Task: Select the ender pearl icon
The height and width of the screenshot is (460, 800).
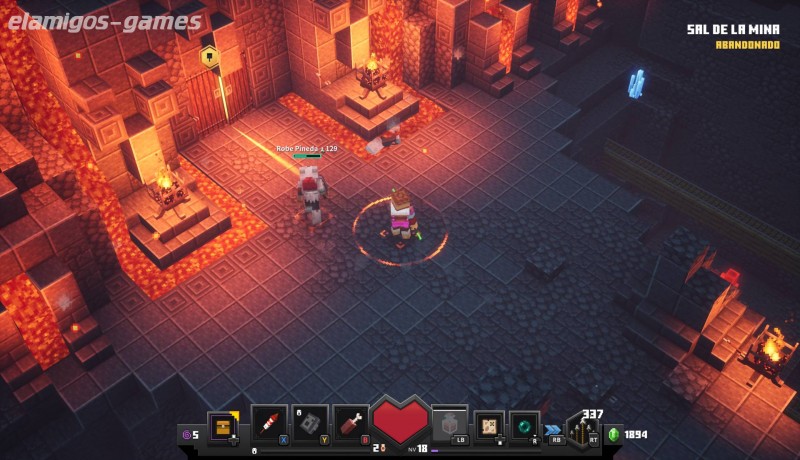Action: point(524,425)
